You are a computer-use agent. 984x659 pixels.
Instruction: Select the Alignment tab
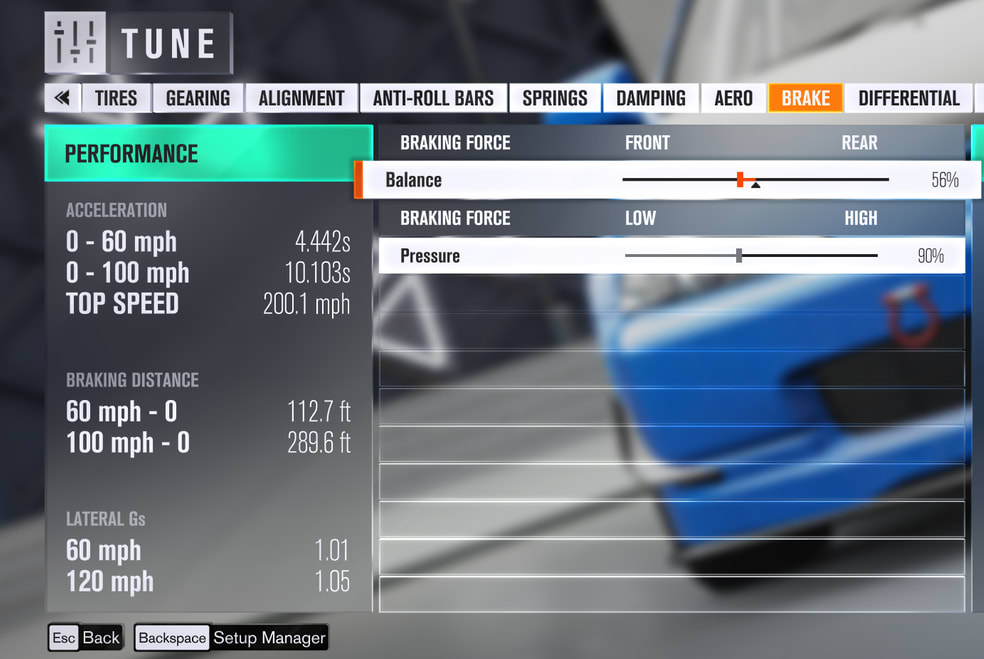point(301,98)
